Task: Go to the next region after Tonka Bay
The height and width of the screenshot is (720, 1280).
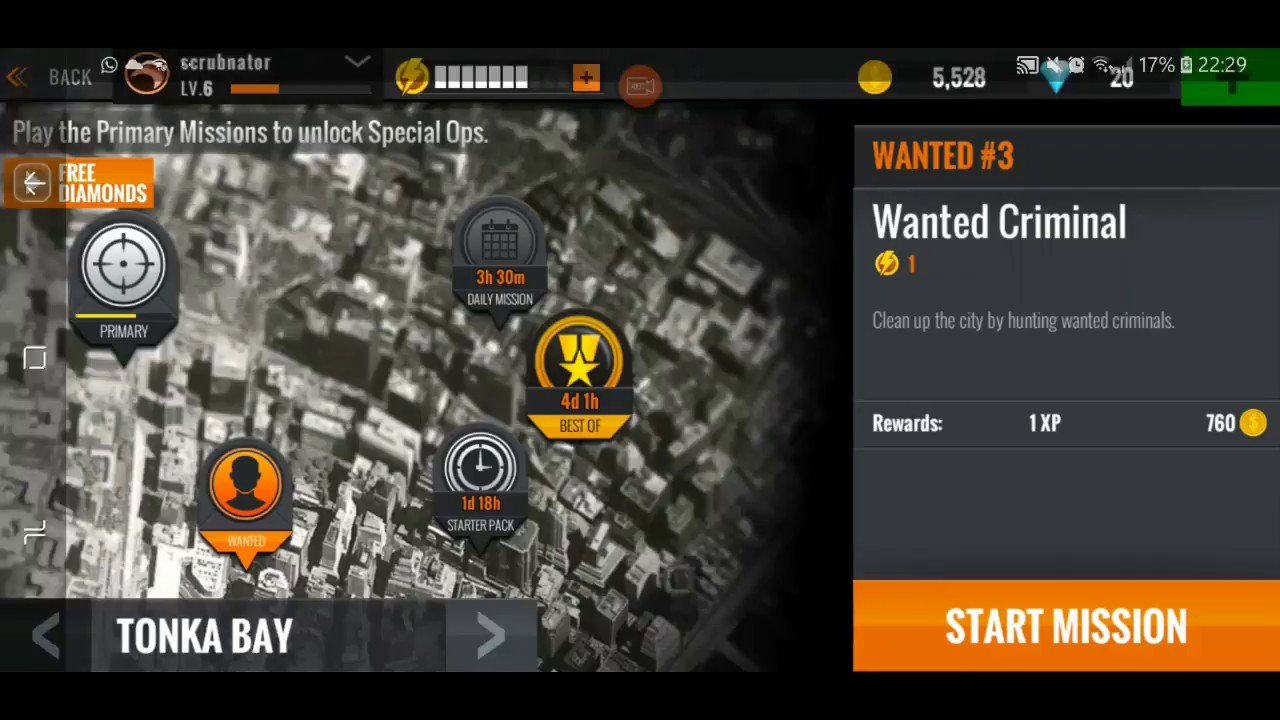Action: click(490, 635)
